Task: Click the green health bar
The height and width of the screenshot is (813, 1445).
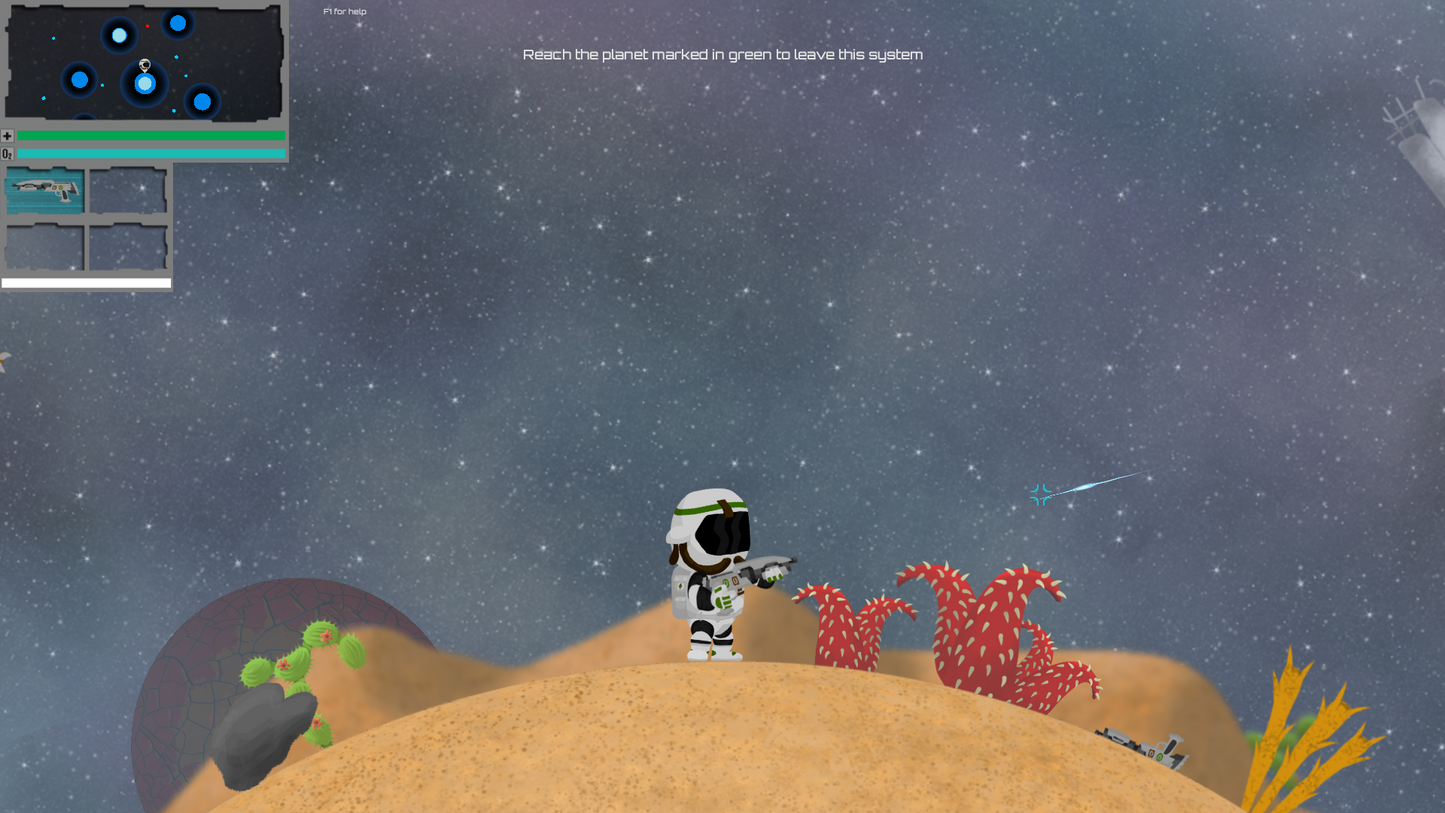Action: 150,135
